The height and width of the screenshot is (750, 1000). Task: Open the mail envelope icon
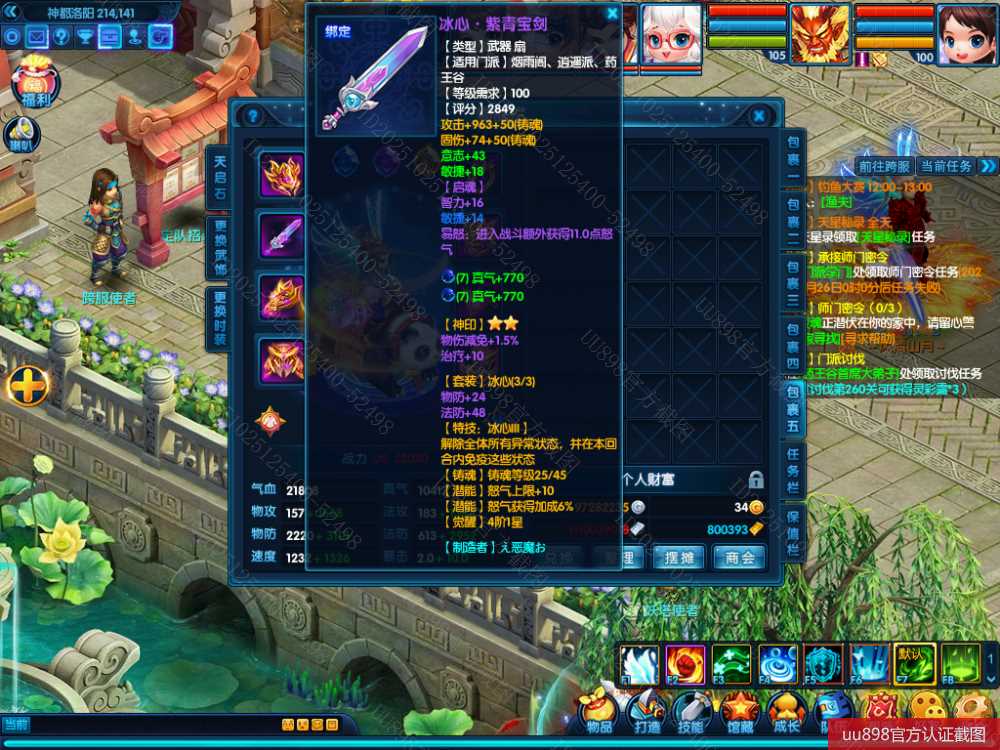click(x=37, y=37)
